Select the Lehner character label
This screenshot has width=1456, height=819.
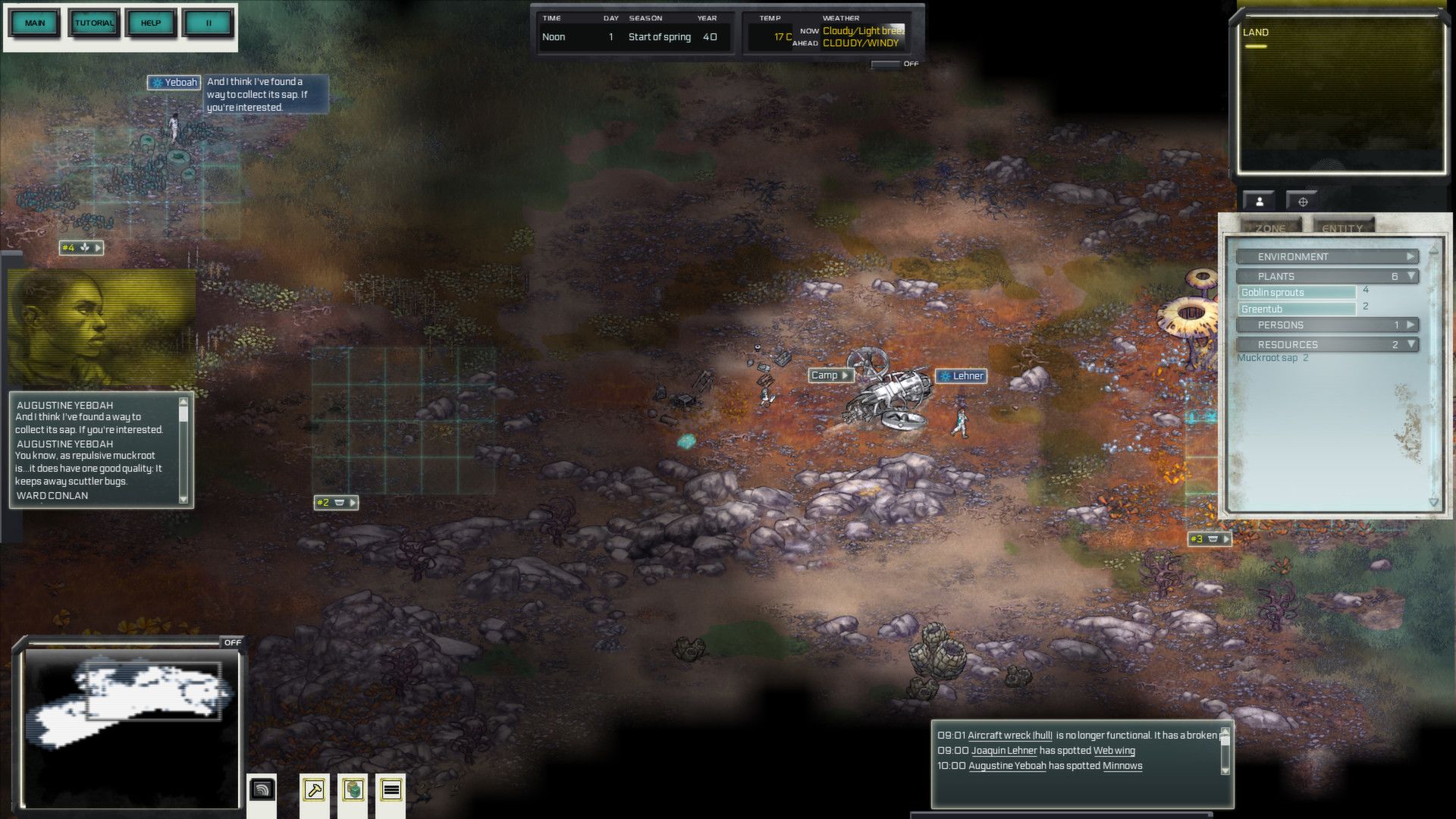pos(961,376)
